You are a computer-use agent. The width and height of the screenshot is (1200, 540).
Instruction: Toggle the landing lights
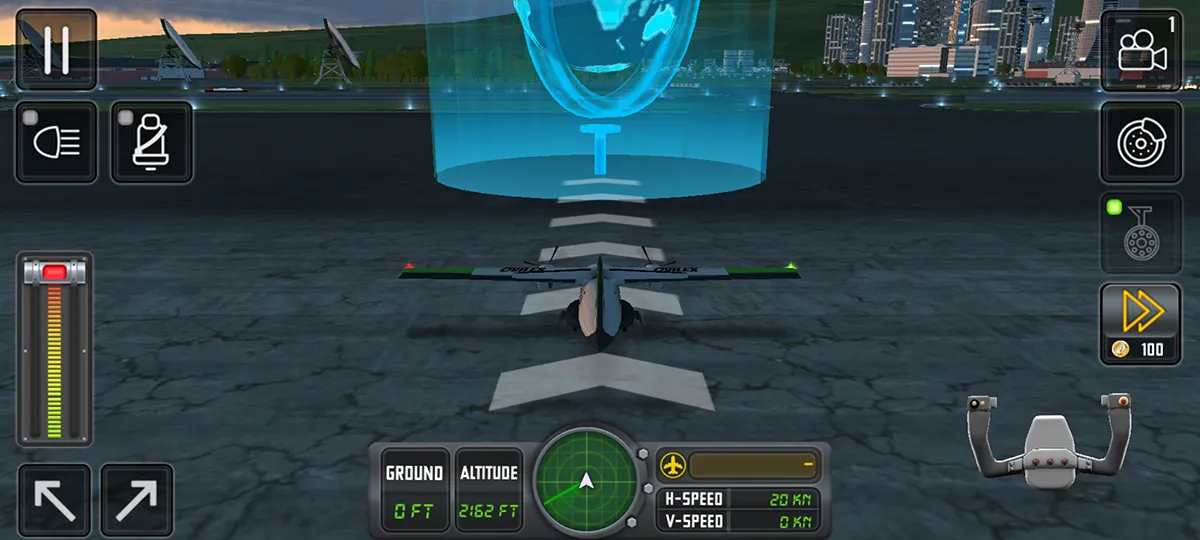[x=56, y=142]
